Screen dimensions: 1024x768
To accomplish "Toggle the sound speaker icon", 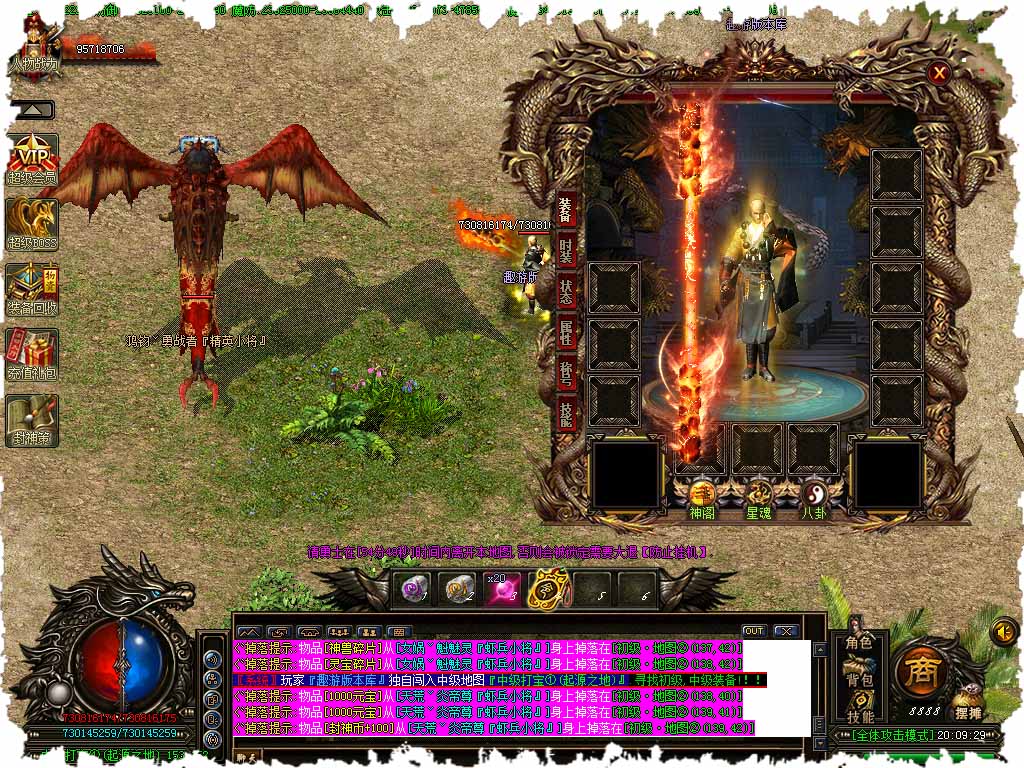I will [1002, 632].
